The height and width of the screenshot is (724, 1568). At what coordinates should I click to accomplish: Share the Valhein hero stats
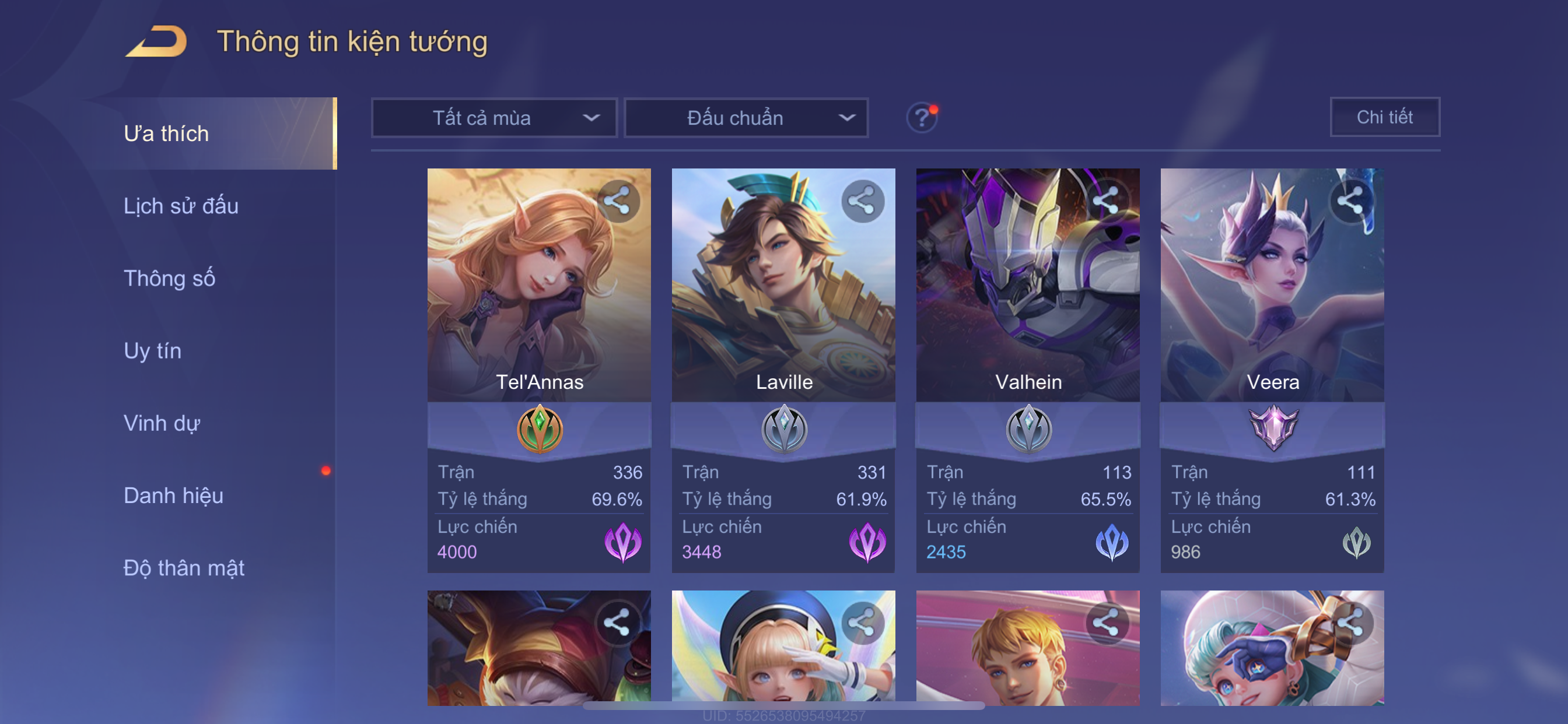click(x=1106, y=199)
